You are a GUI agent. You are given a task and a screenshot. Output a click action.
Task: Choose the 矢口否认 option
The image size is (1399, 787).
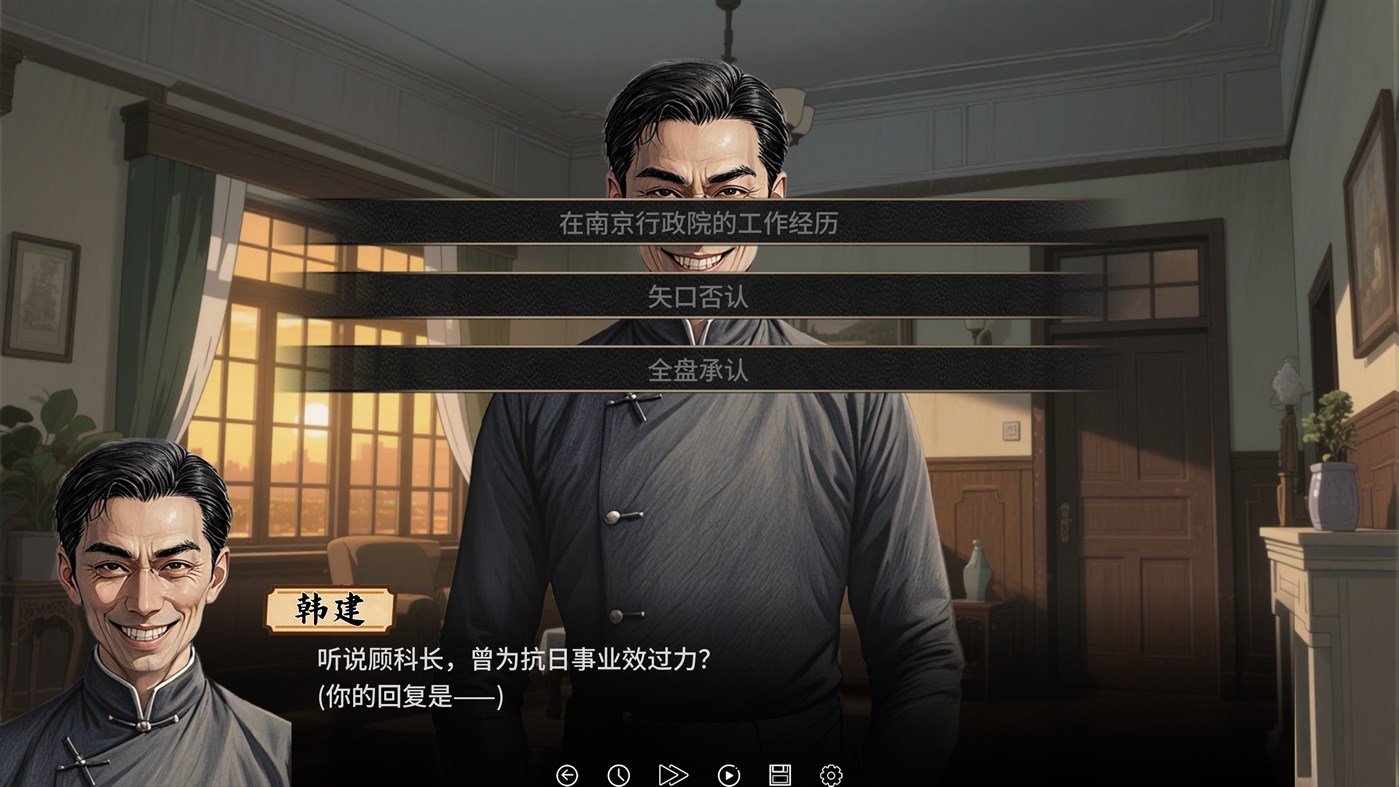click(700, 297)
